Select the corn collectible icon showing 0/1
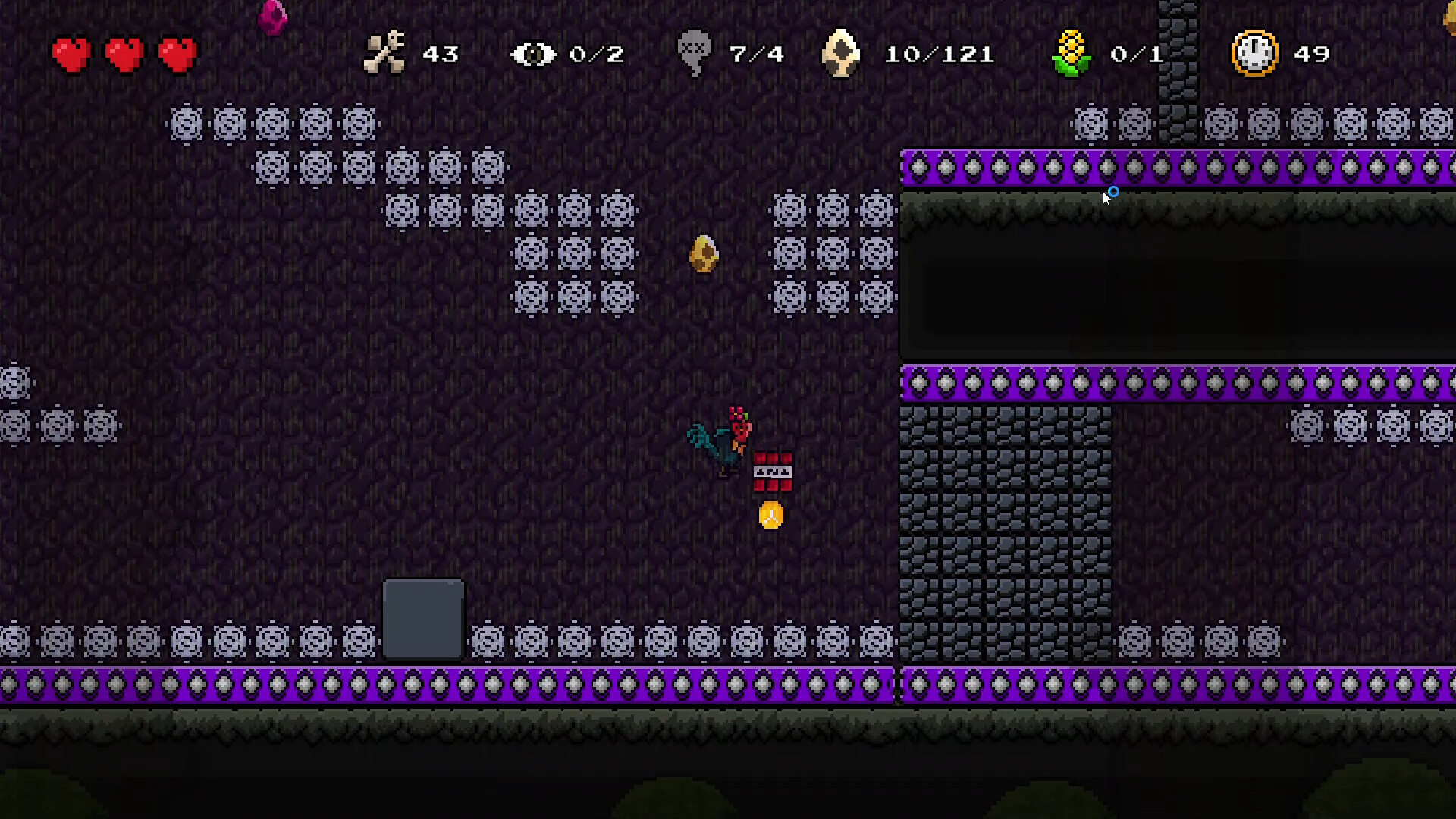 pos(1072,53)
